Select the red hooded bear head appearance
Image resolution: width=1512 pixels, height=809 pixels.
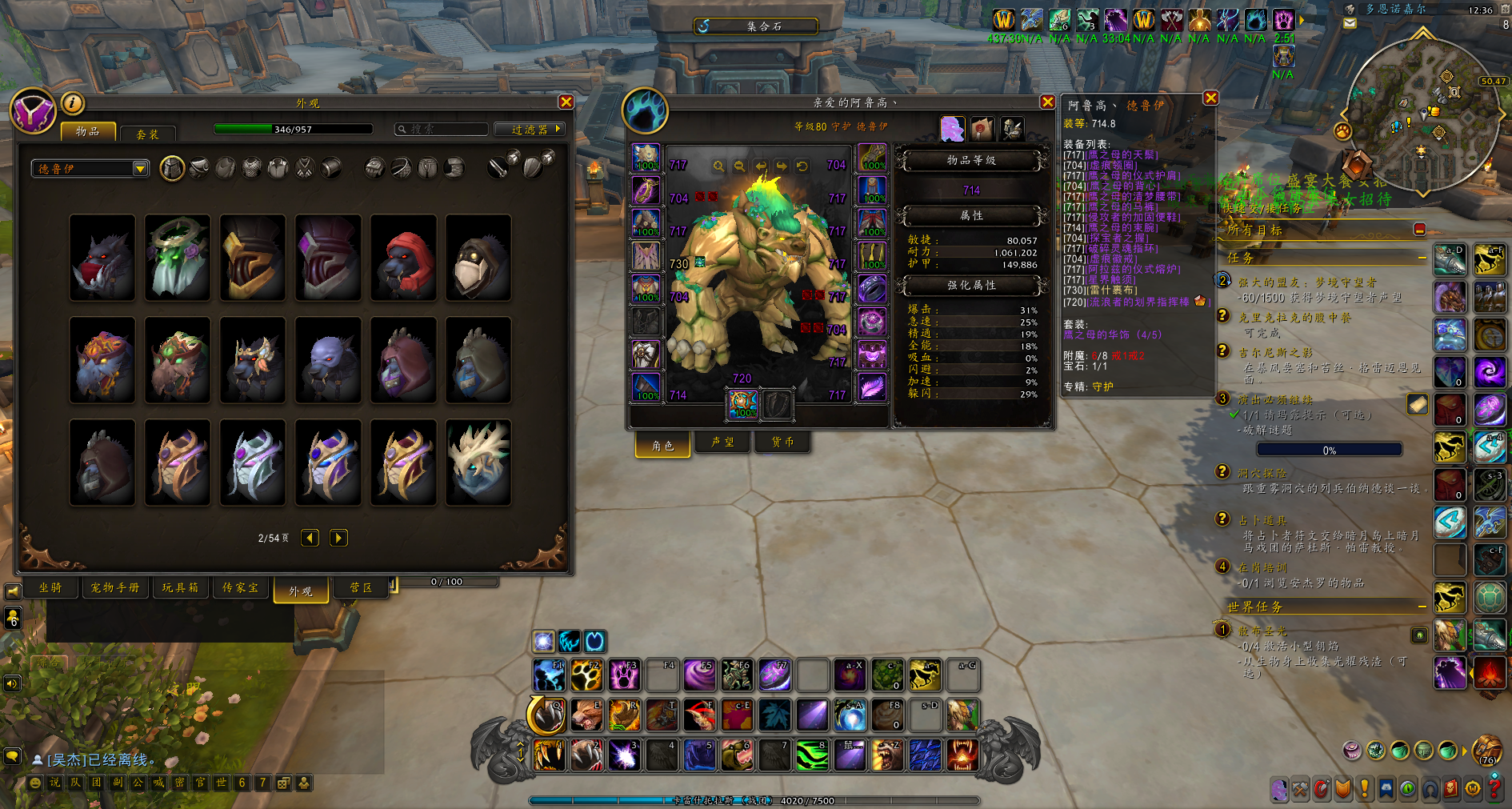tap(403, 258)
